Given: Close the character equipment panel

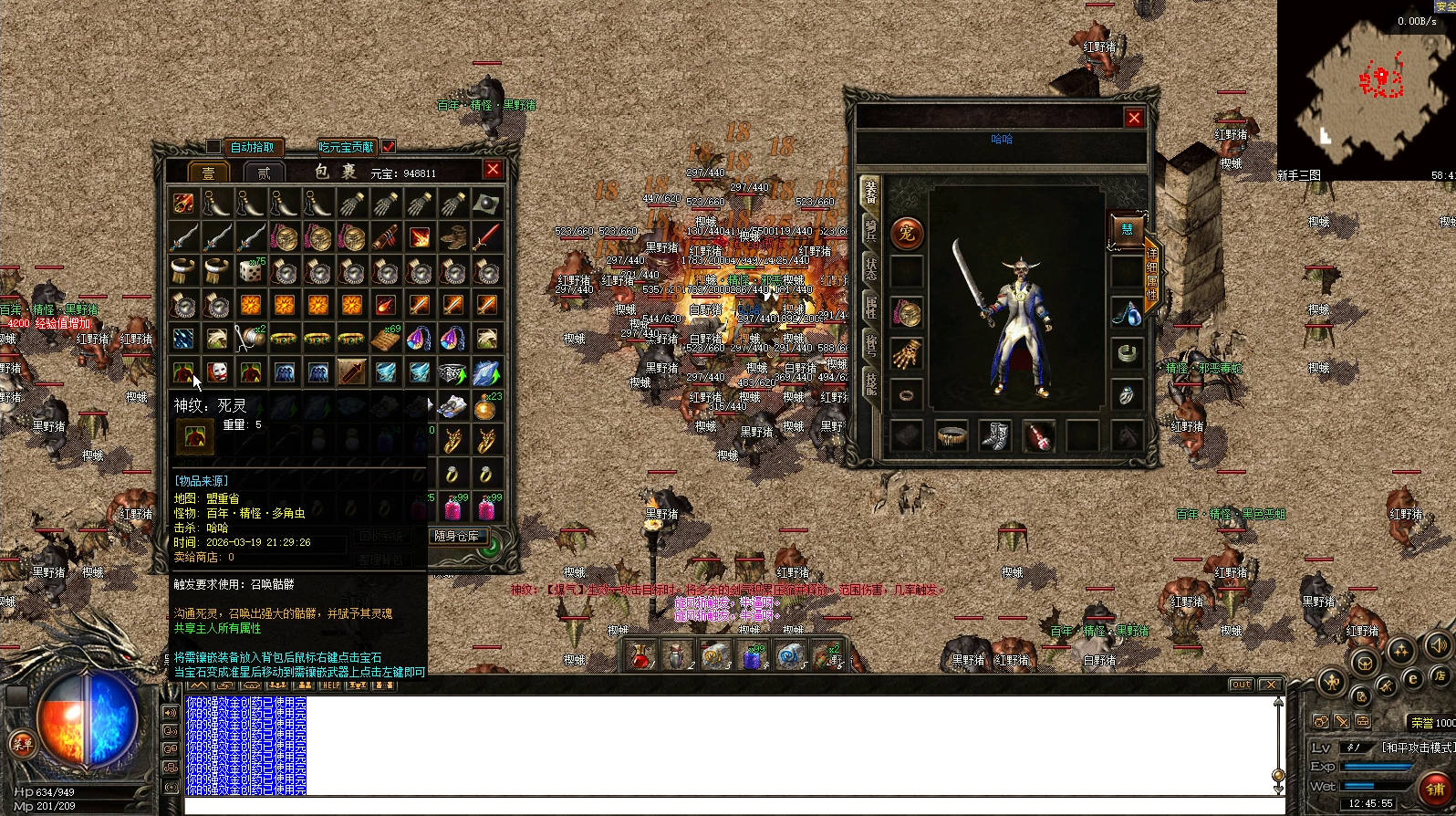Looking at the screenshot, I should (1134, 118).
